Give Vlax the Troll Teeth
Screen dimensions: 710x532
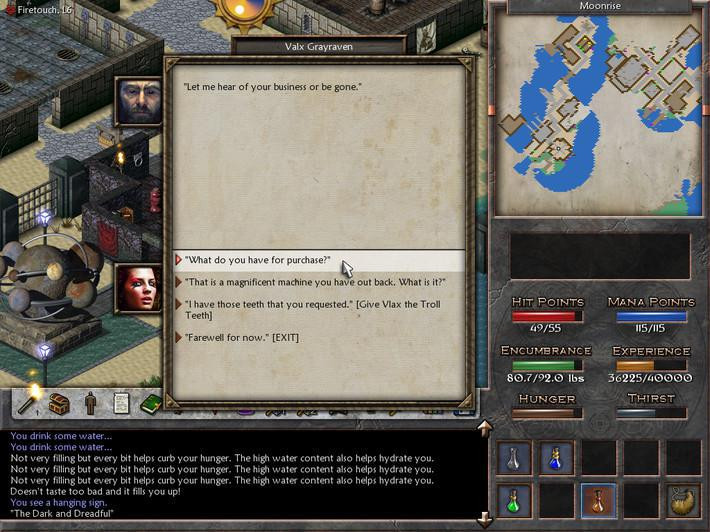(305, 309)
